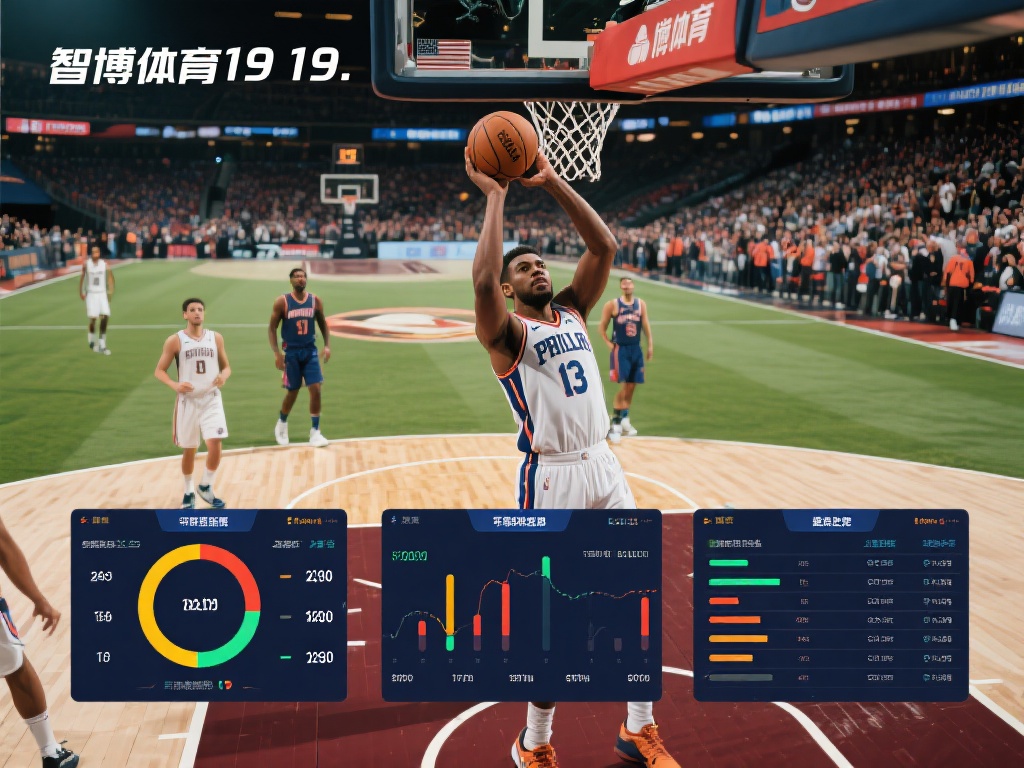Viewport: 1024px width, 768px height.
Task: Select the header tab of the bar list panel
Action: pyautogui.click(x=831, y=521)
